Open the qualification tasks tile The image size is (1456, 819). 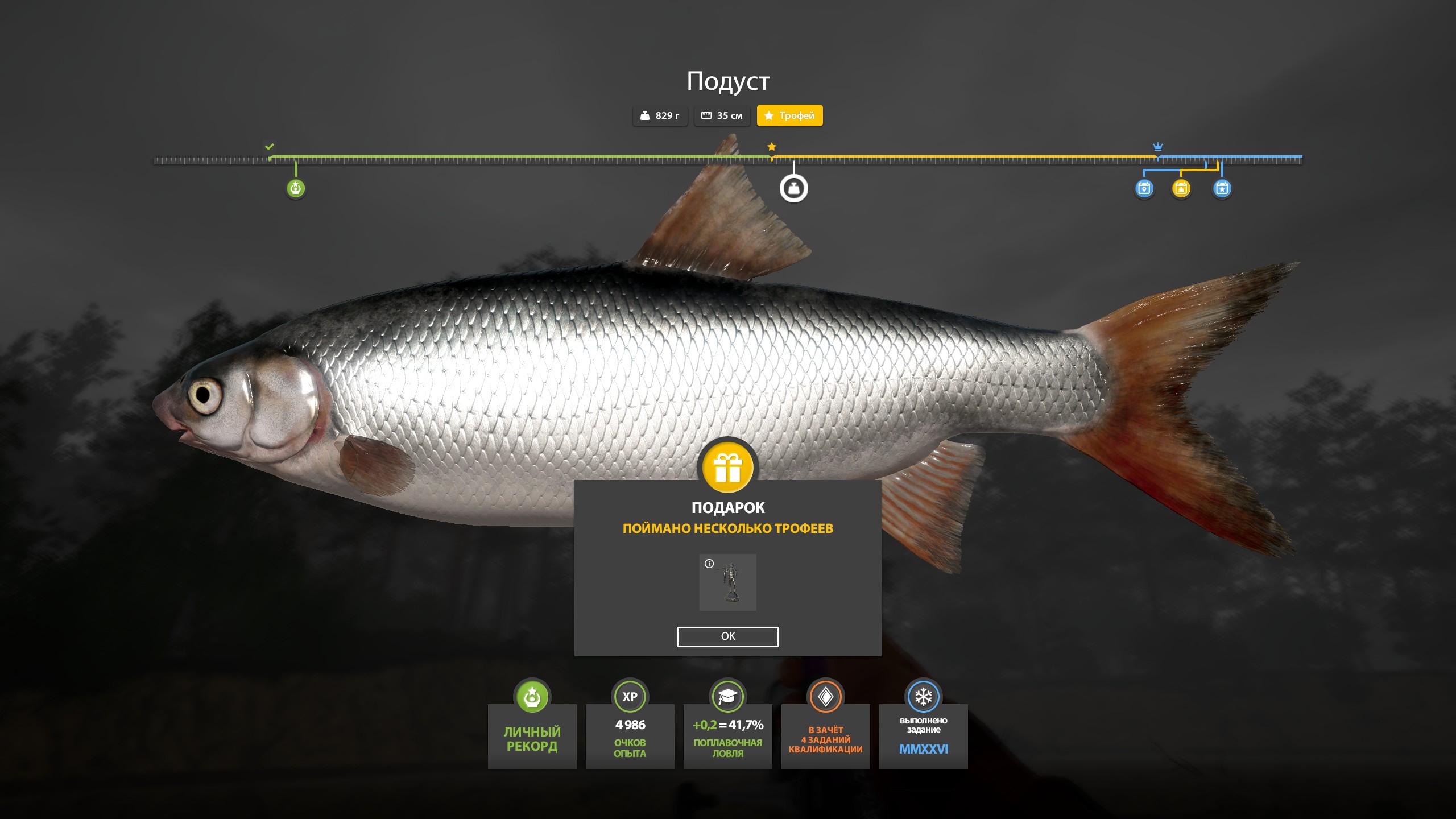825,734
